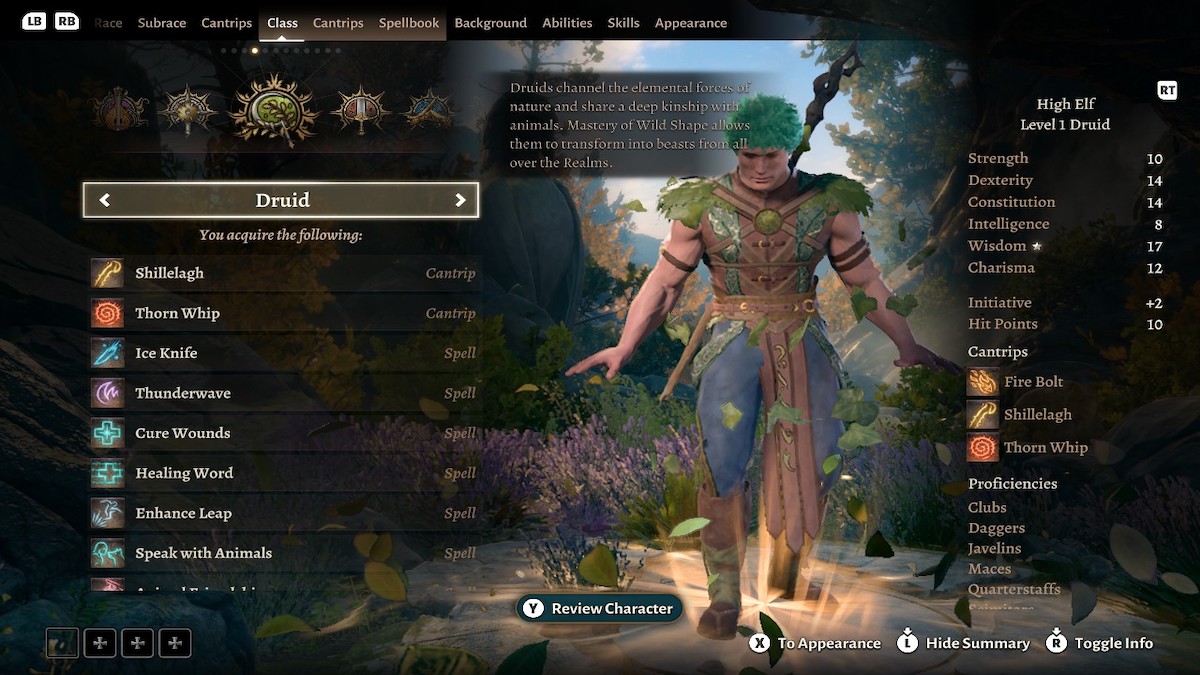Open Review Character
The width and height of the screenshot is (1200, 675).
599,608
